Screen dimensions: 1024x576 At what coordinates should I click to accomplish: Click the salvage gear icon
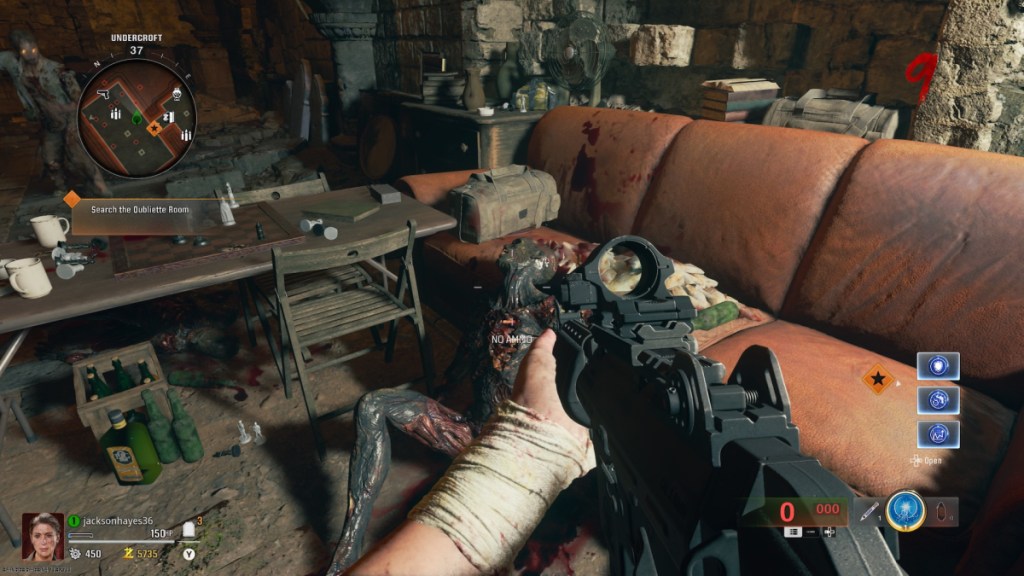point(75,553)
